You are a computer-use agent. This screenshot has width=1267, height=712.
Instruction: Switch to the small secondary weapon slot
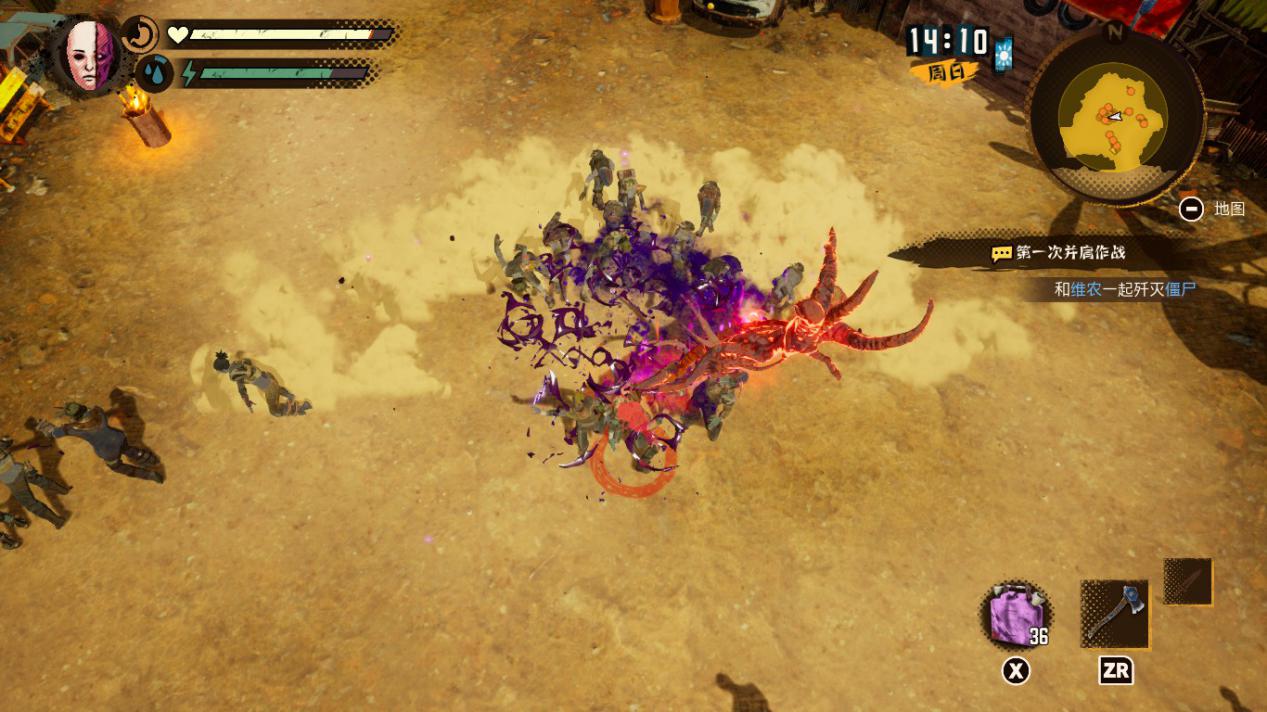point(1188,582)
